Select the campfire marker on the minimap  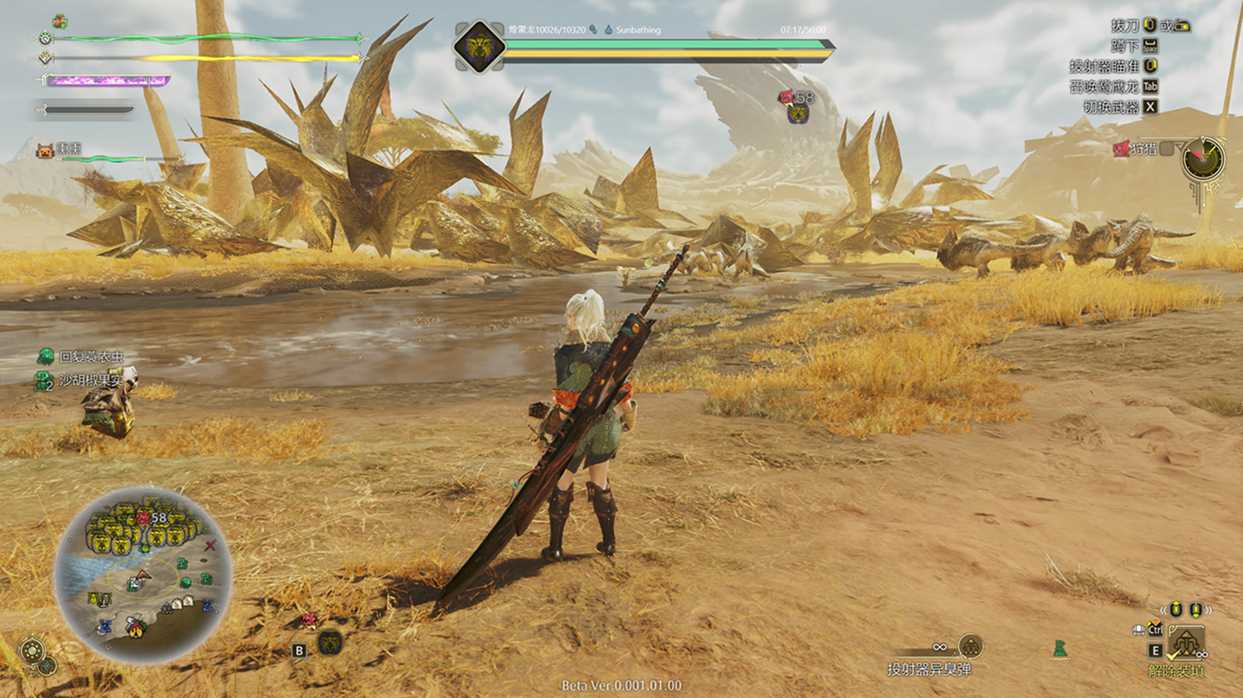[x=134, y=628]
